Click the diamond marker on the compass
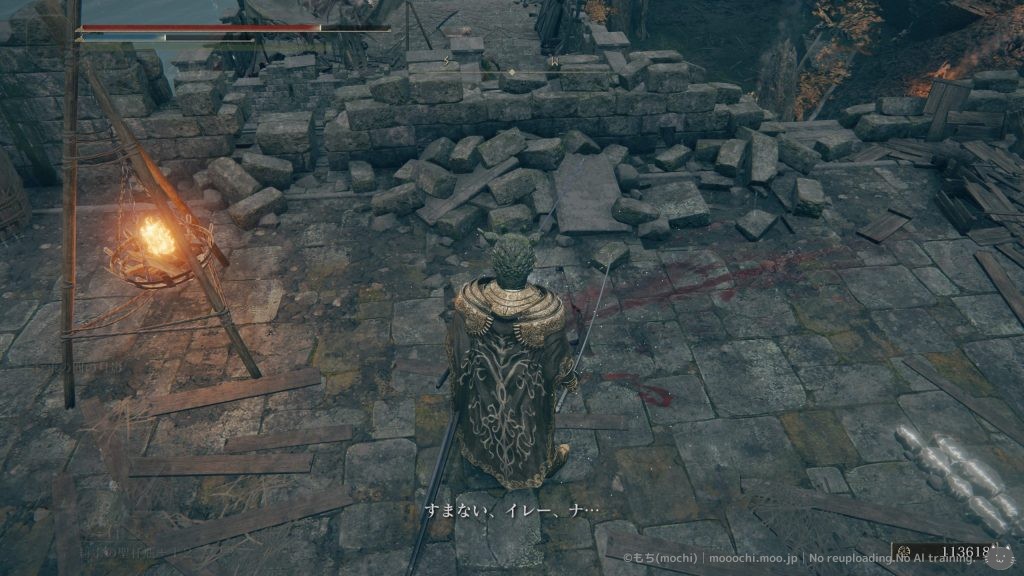The height and width of the screenshot is (576, 1024). tap(511, 72)
